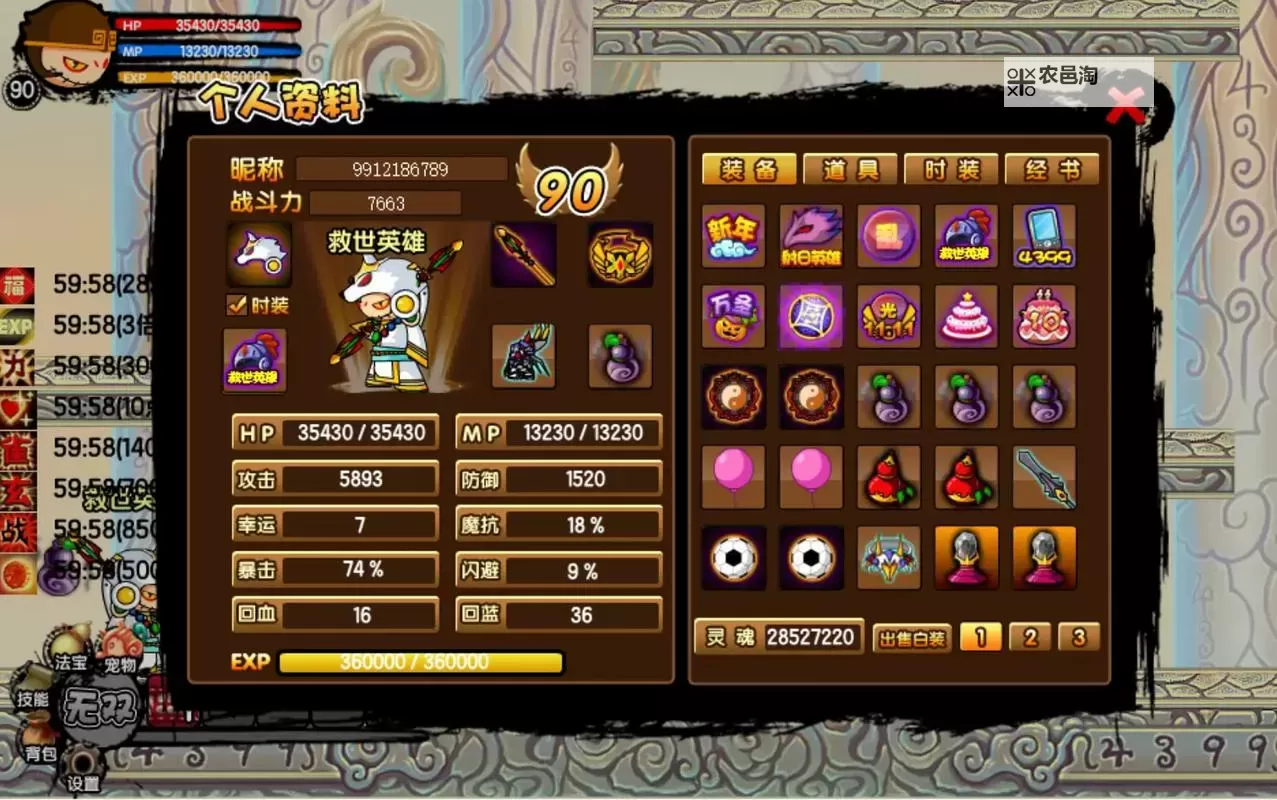Click the equipped spear weapon slot

(524, 254)
